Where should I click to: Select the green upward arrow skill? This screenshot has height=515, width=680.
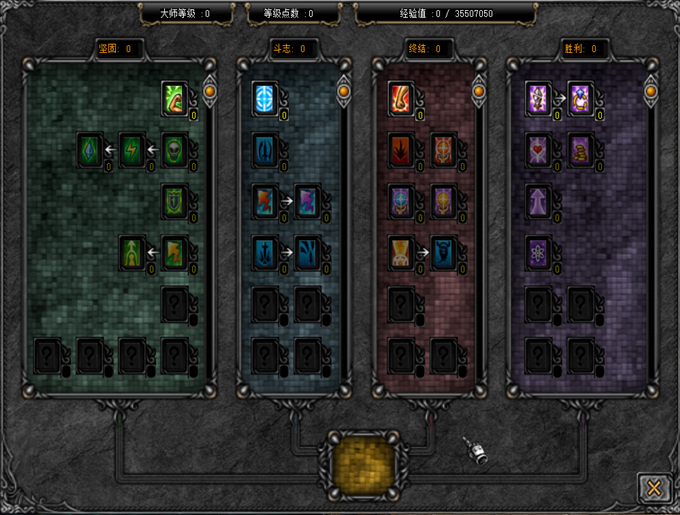[133, 252]
